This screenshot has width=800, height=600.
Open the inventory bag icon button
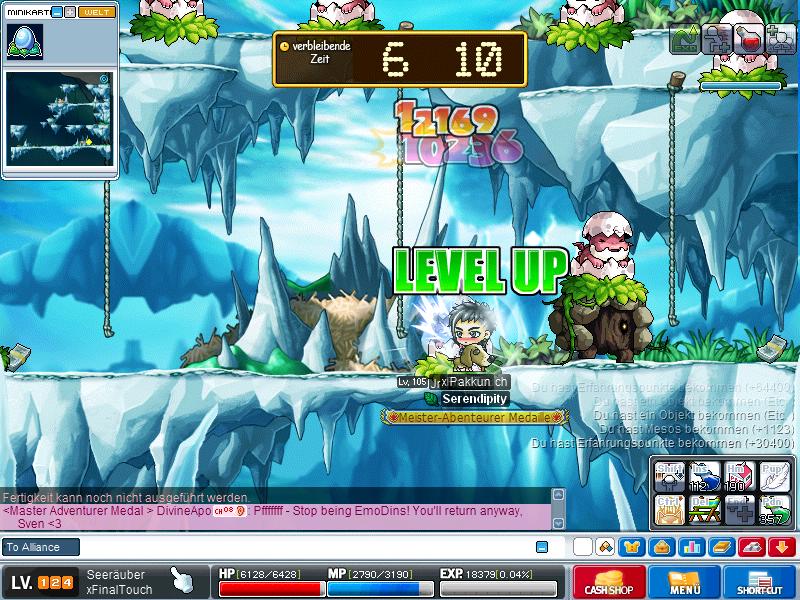661,547
